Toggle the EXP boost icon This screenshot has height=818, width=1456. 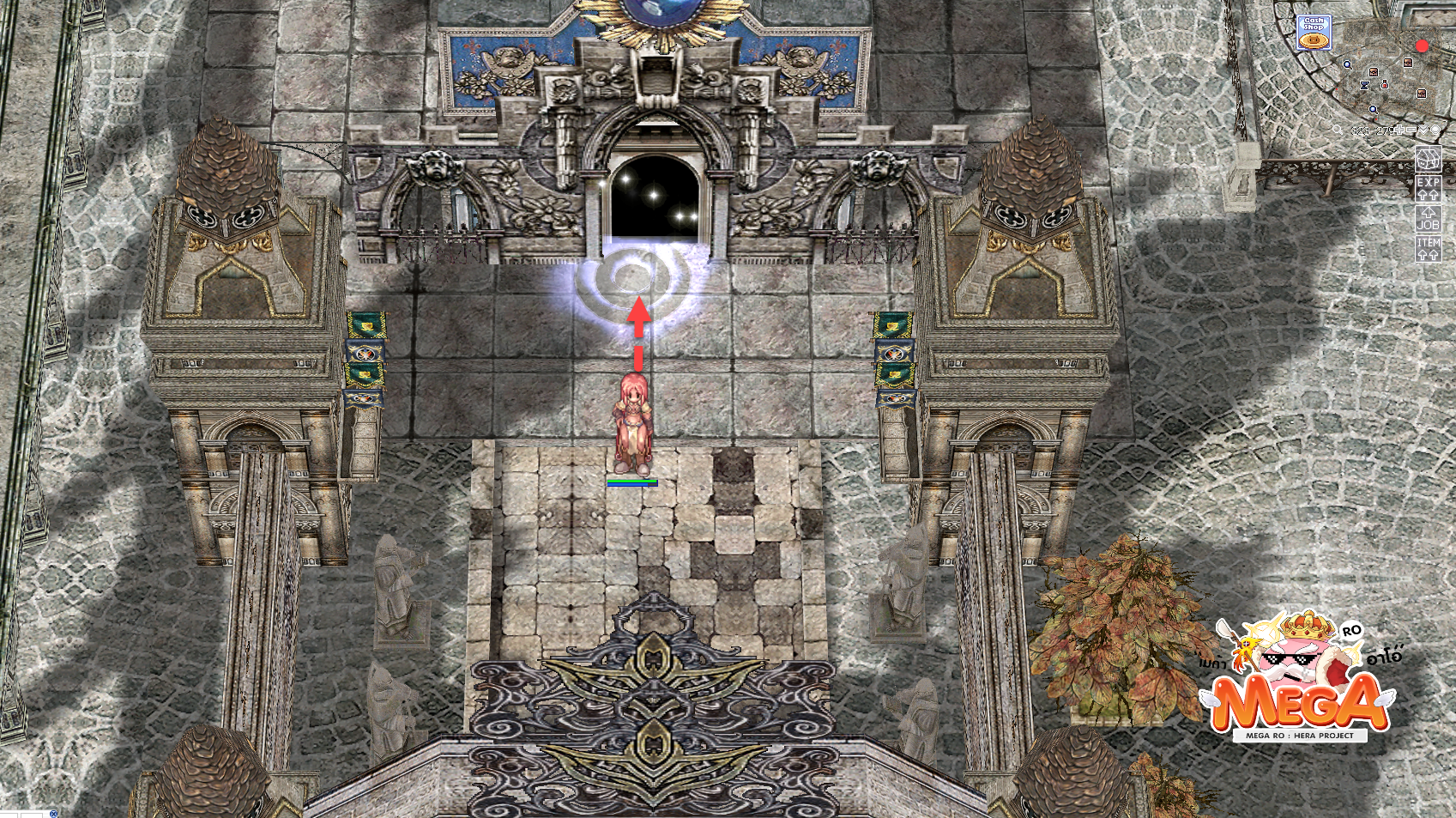pyautogui.click(x=1428, y=189)
